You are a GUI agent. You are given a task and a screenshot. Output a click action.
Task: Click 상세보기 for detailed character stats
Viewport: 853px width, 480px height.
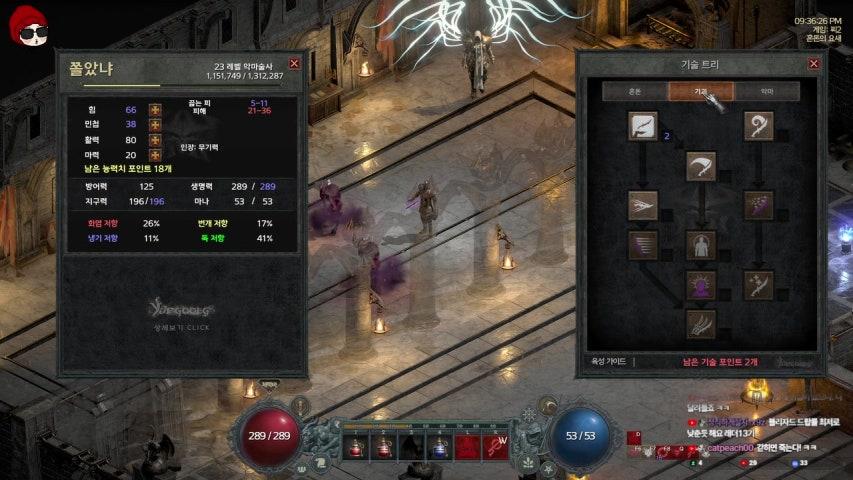181,328
